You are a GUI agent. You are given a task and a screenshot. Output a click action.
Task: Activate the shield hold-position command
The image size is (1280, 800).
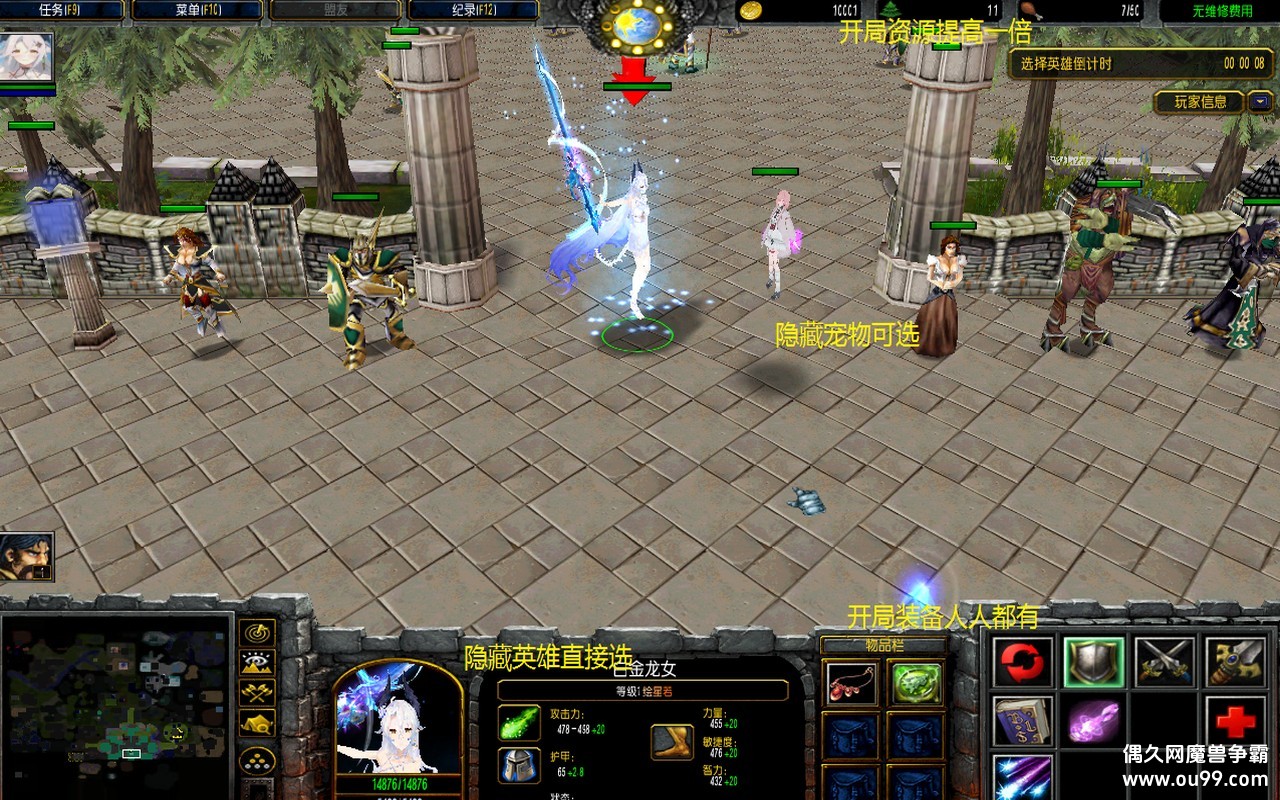(x=1093, y=662)
